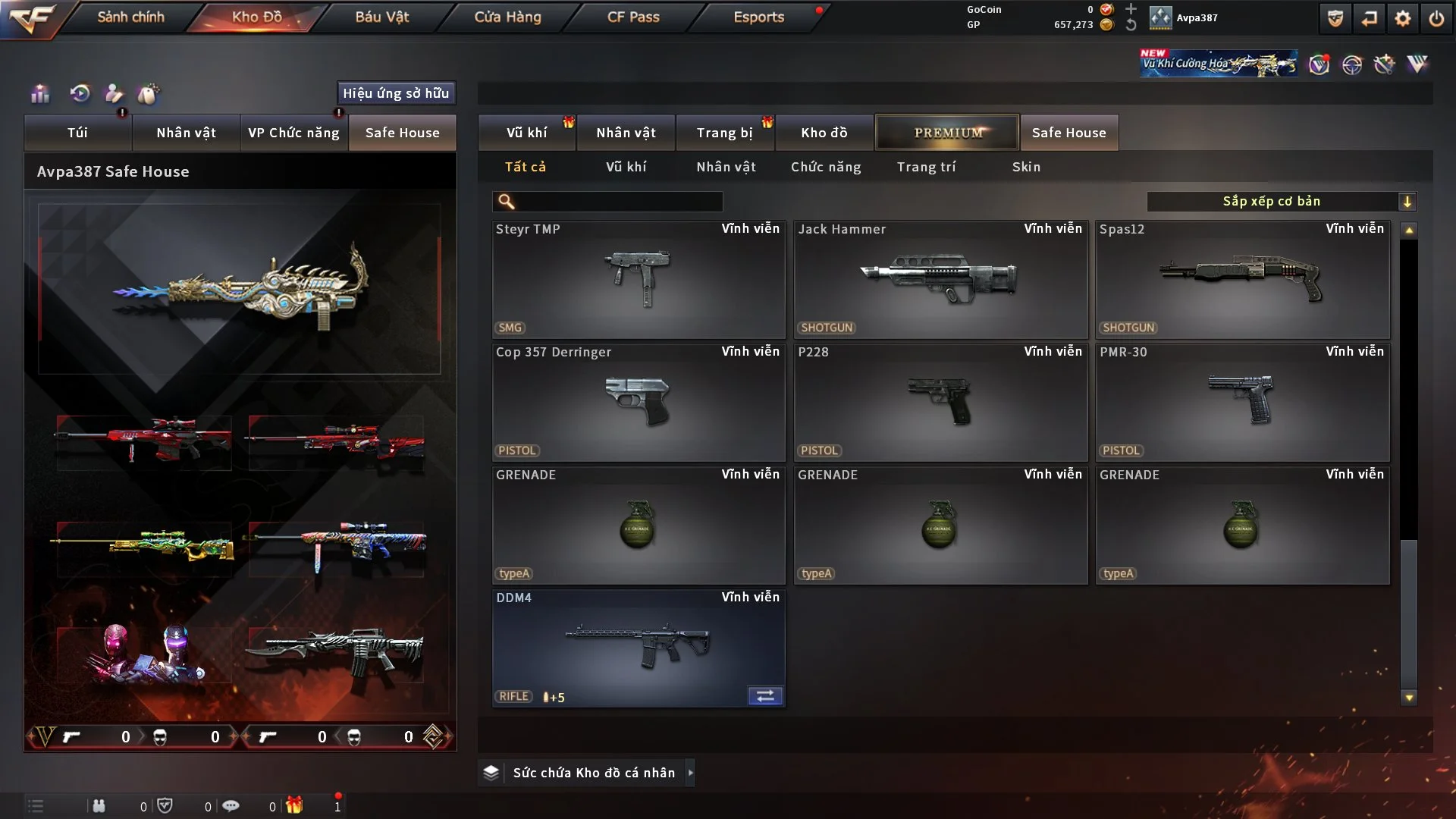Image resolution: width=1456 pixels, height=819 pixels.
Task: Click the DDM4 swap arrows button
Action: (x=765, y=696)
